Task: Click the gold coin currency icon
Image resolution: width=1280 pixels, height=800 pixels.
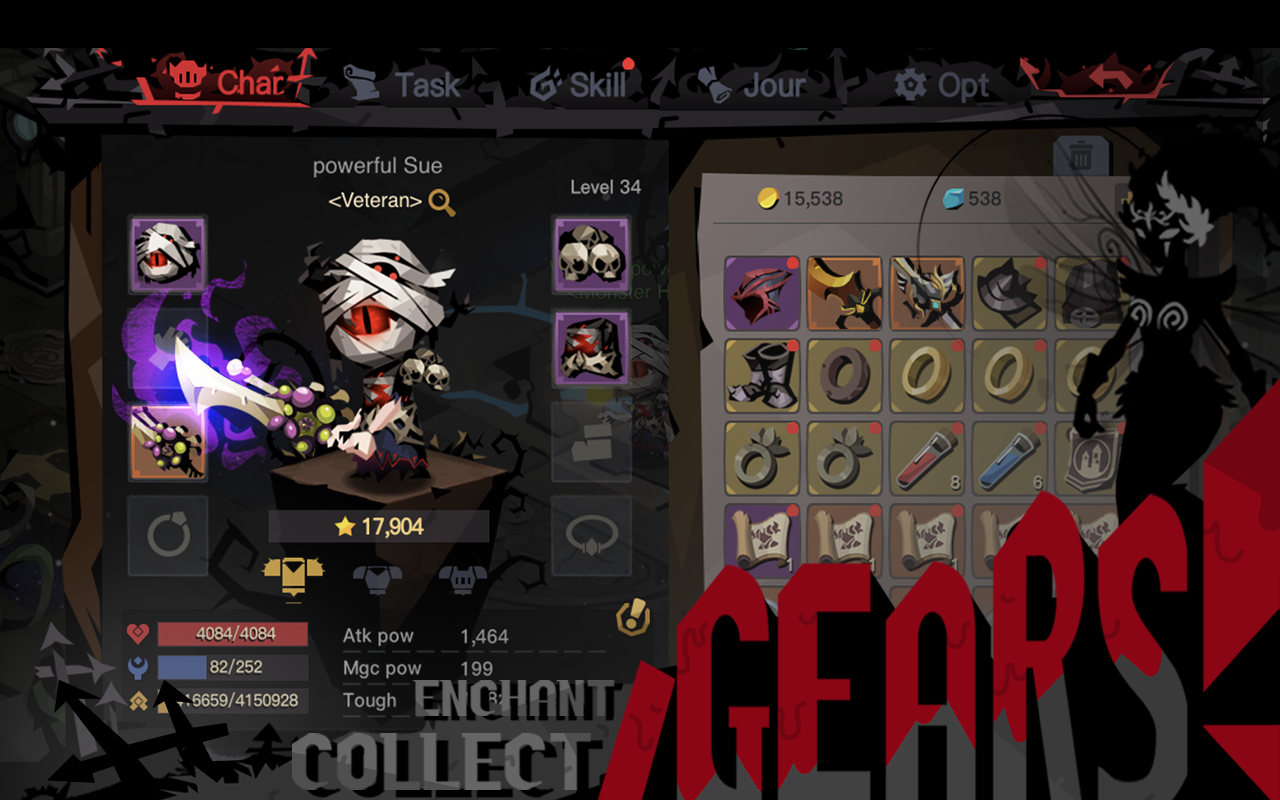Action: click(766, 199)
